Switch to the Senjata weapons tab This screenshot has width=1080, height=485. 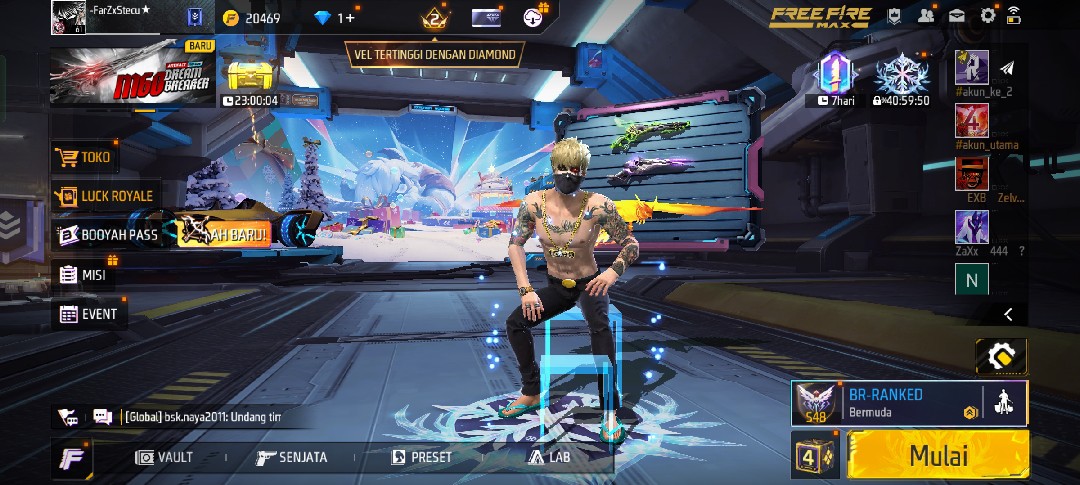291,457
